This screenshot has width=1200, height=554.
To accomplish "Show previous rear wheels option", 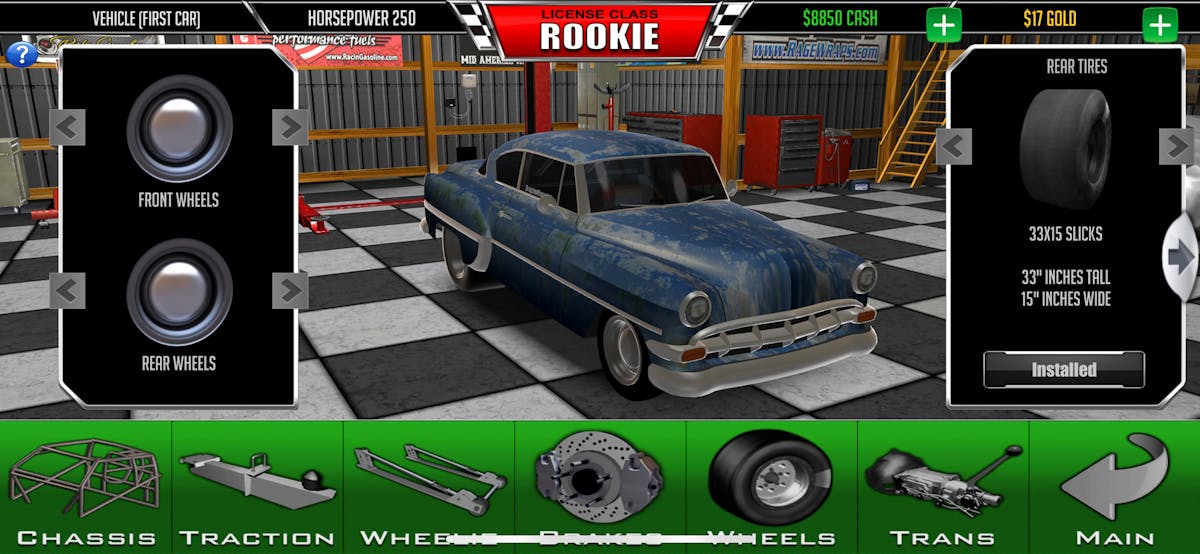I will [x=68, y=291].
